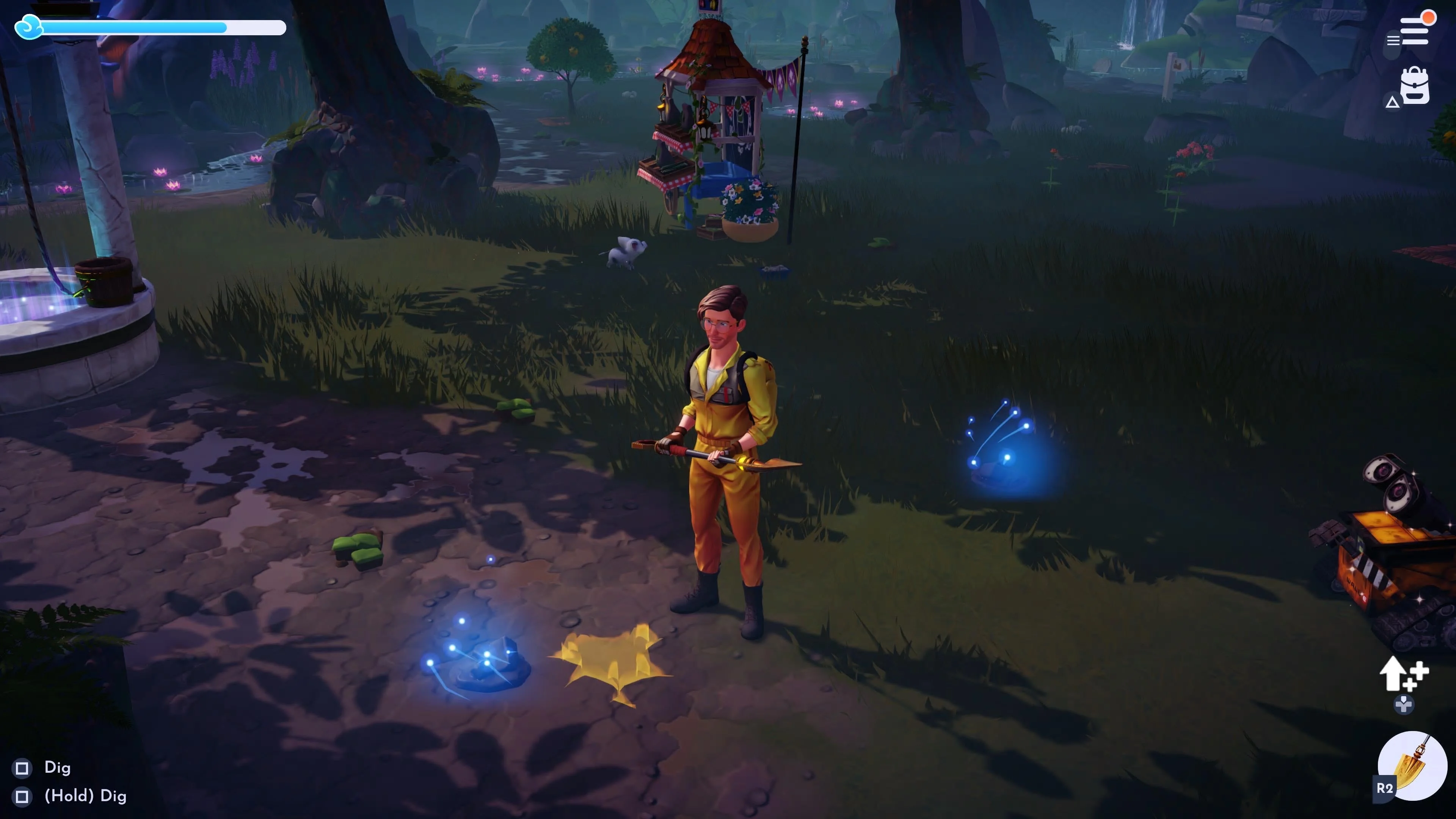This screenshot has height=819, width=1456.
Task: Open the backpack inventory
Action: (x=1415, y=86)
